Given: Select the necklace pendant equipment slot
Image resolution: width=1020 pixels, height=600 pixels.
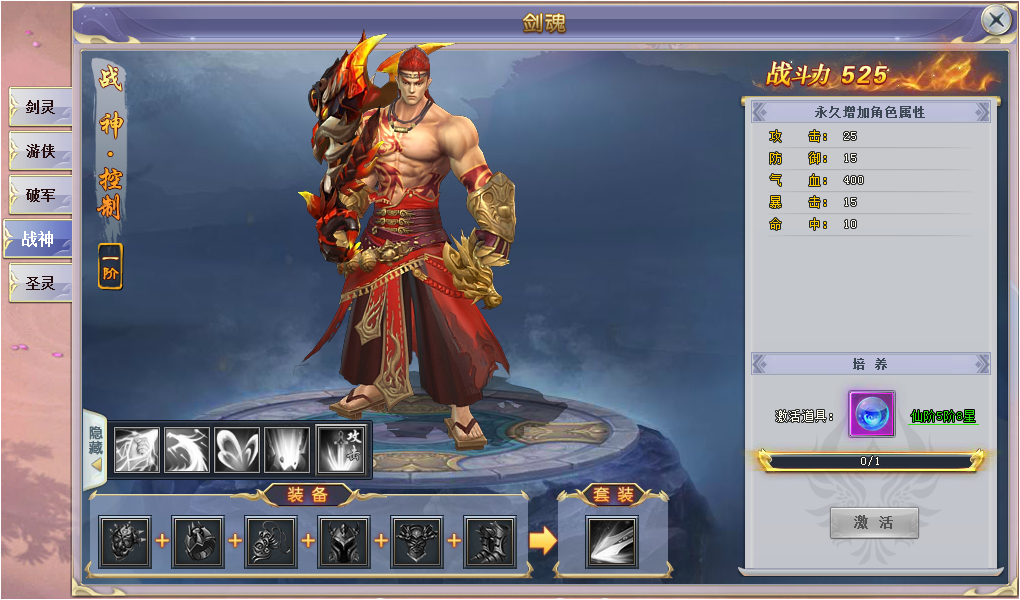Looking at the screenshot, I should coord(271,542).
